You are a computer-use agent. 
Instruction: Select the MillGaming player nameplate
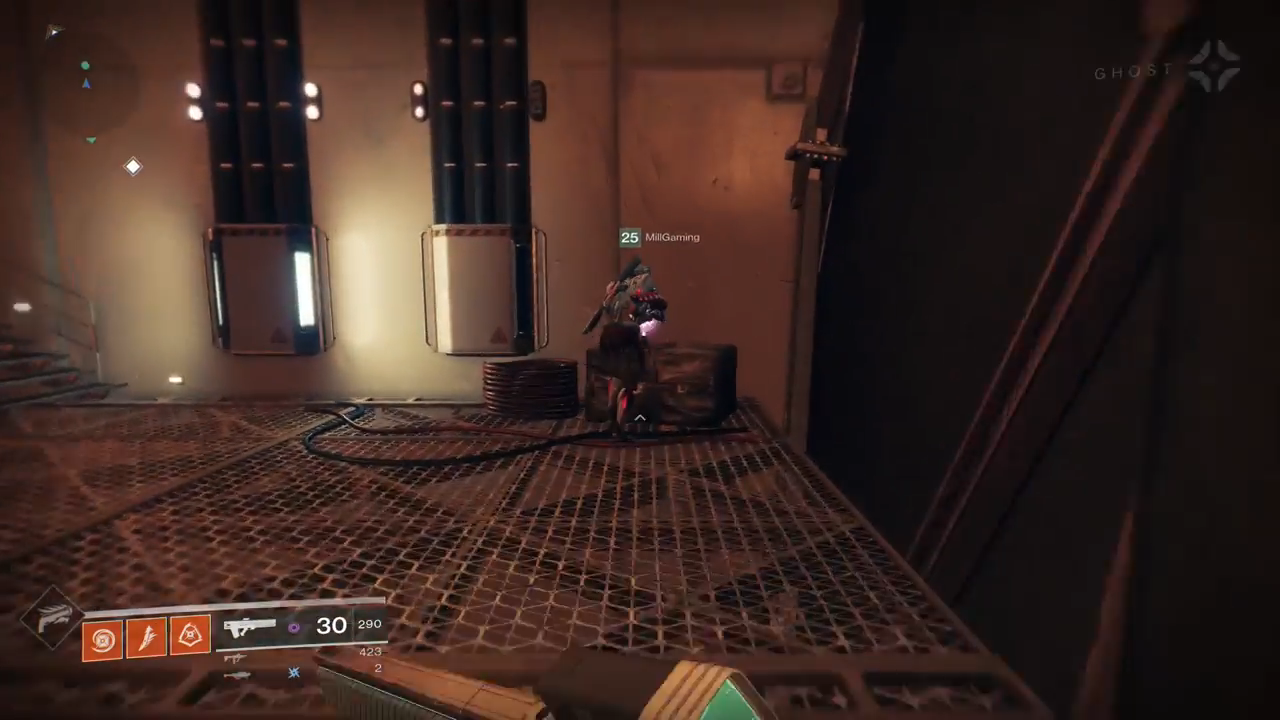(x=660, y=237)
